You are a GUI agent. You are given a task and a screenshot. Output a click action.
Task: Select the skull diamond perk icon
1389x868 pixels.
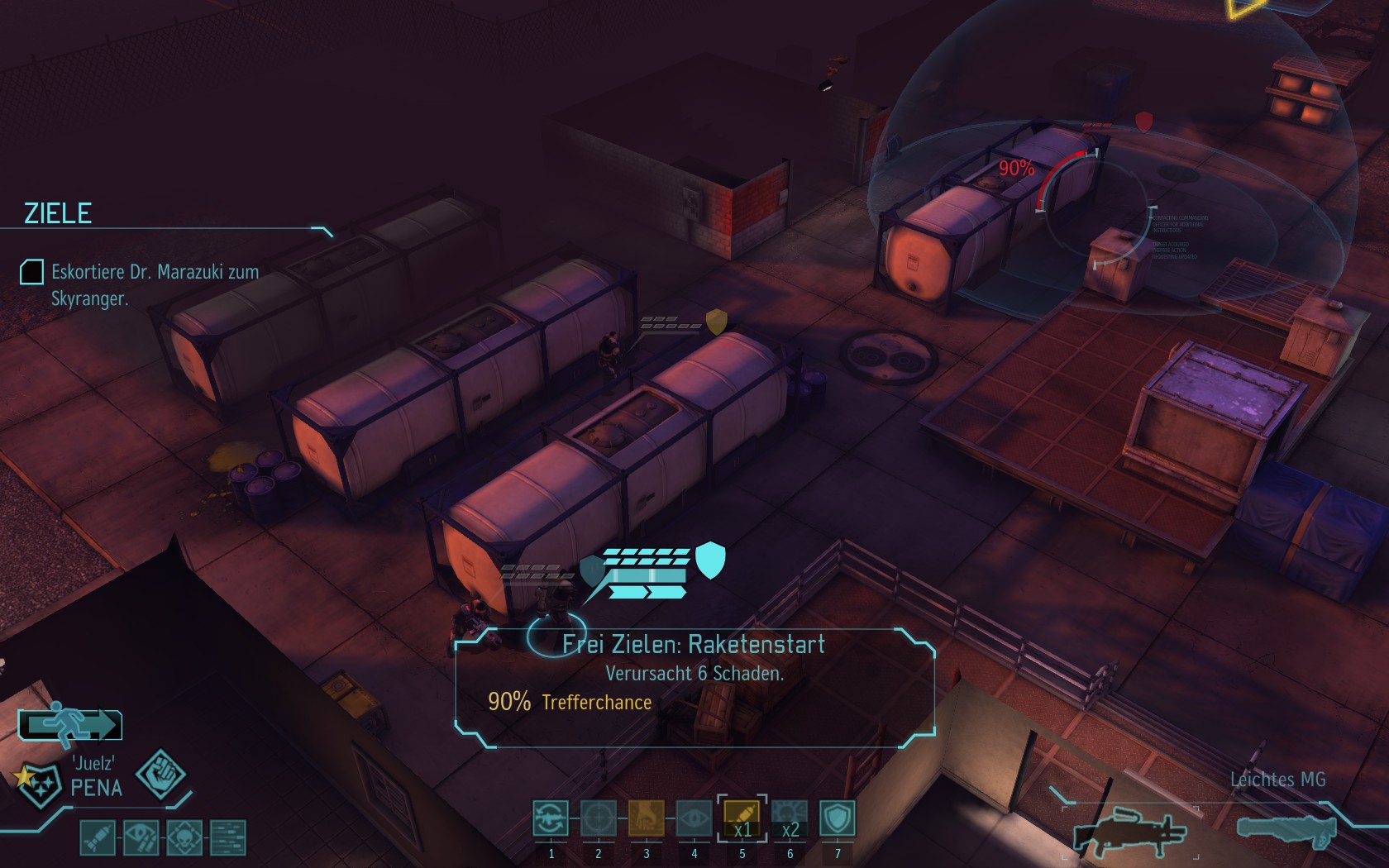184,838
